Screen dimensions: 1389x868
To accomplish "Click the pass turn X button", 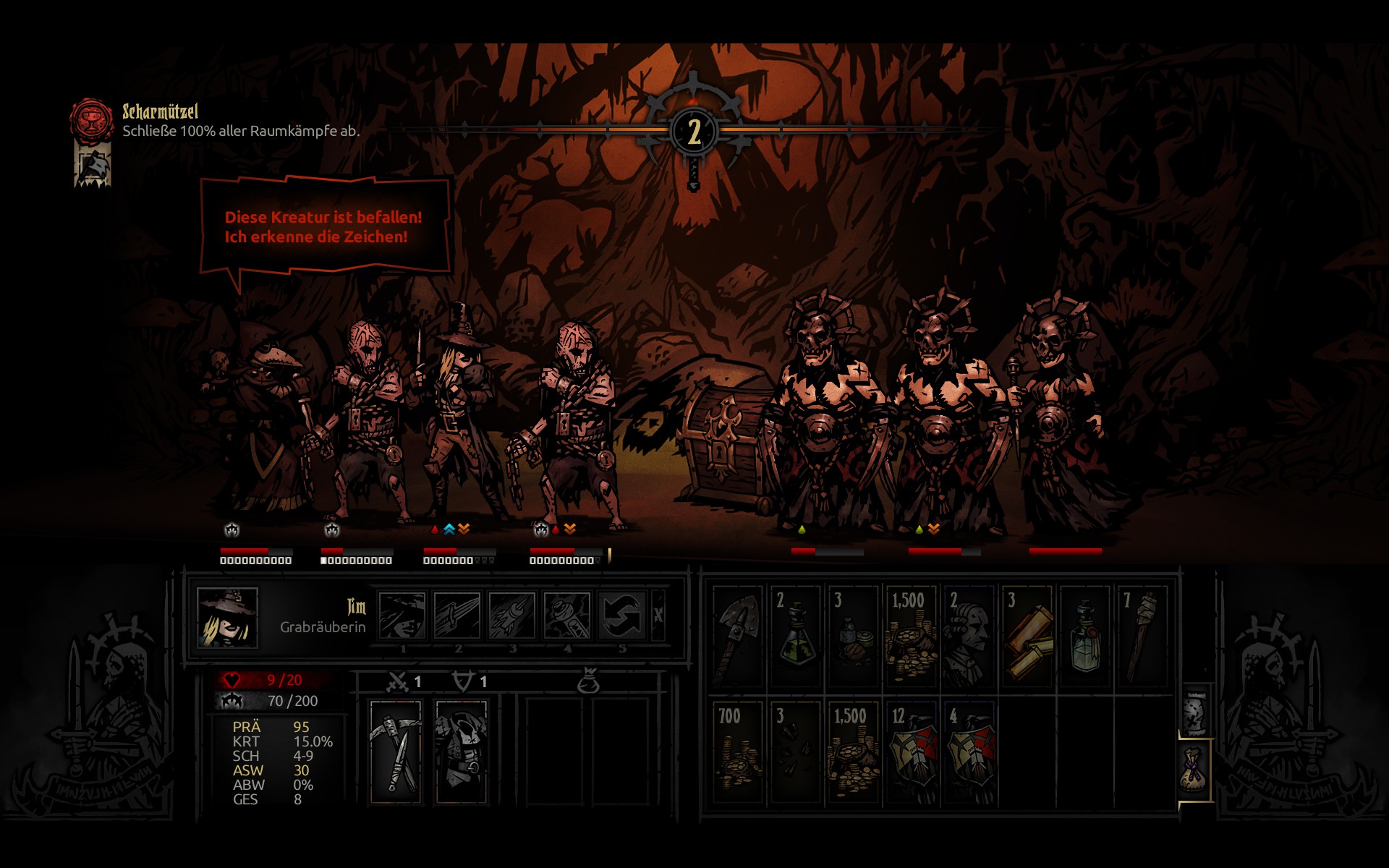I will coord(658,616).
